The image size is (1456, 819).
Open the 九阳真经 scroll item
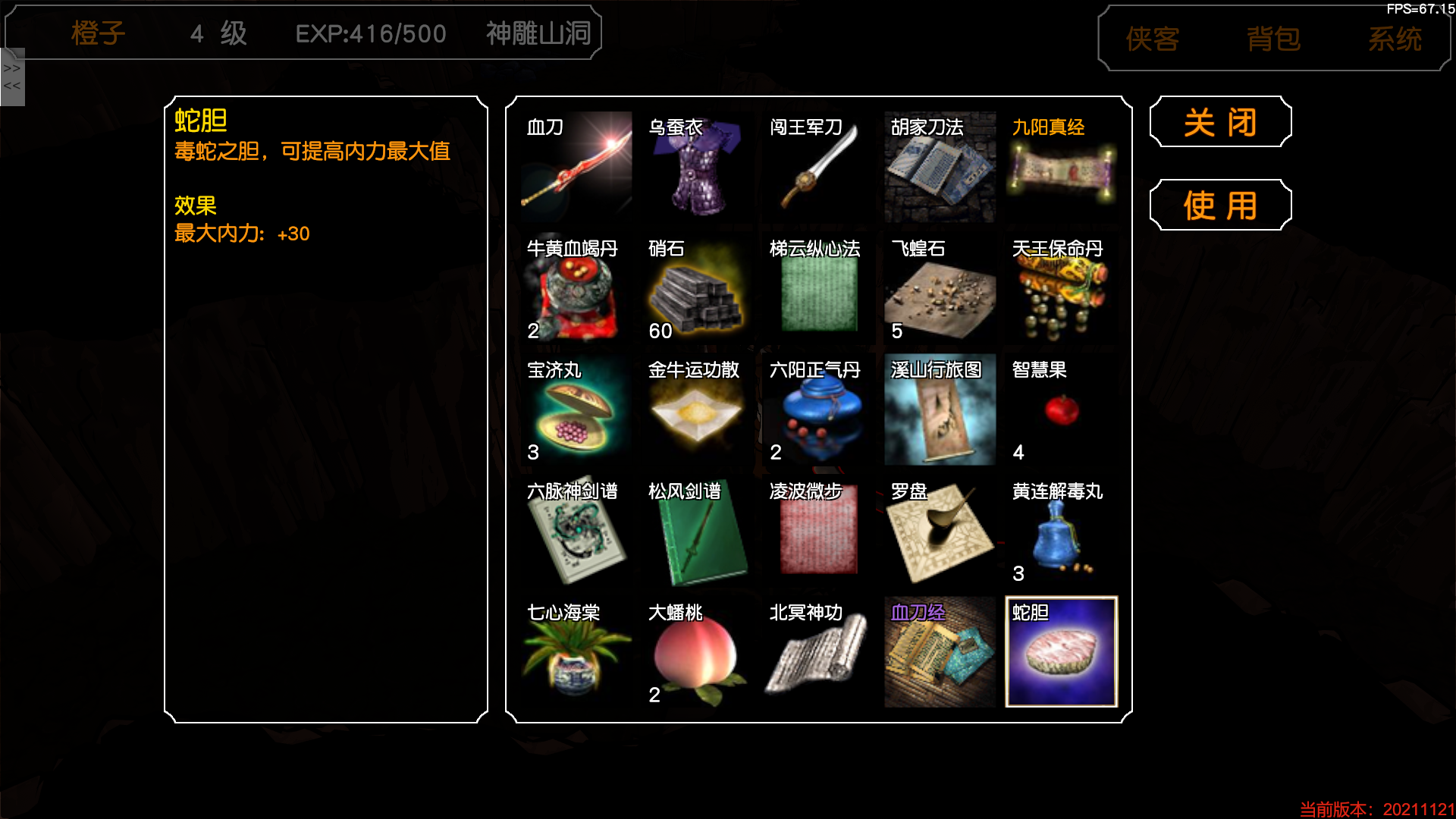click(1061, 167)
